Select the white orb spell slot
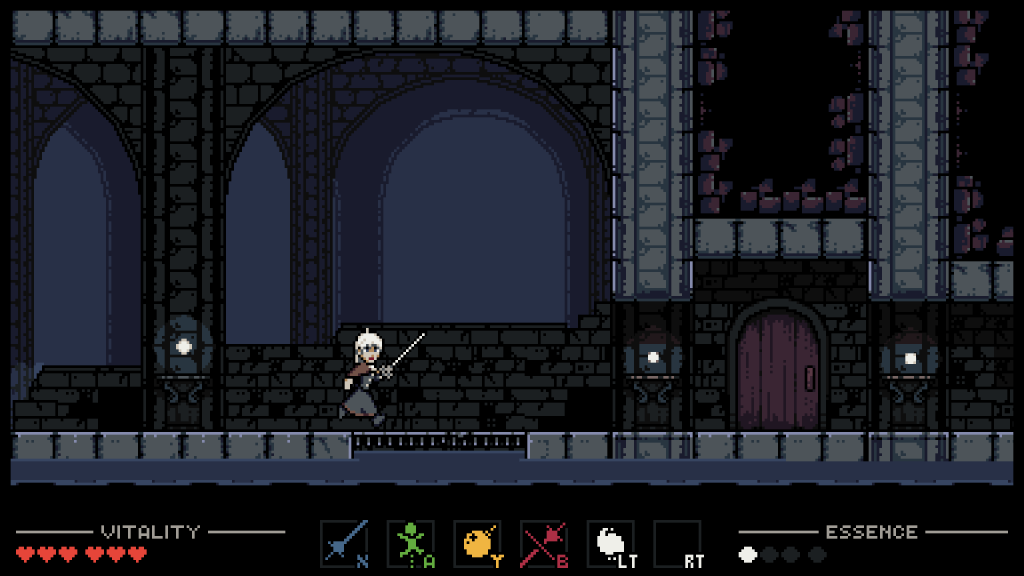Image resolution: width=1024 pixels, height=576 pixels. pos(611,544)
